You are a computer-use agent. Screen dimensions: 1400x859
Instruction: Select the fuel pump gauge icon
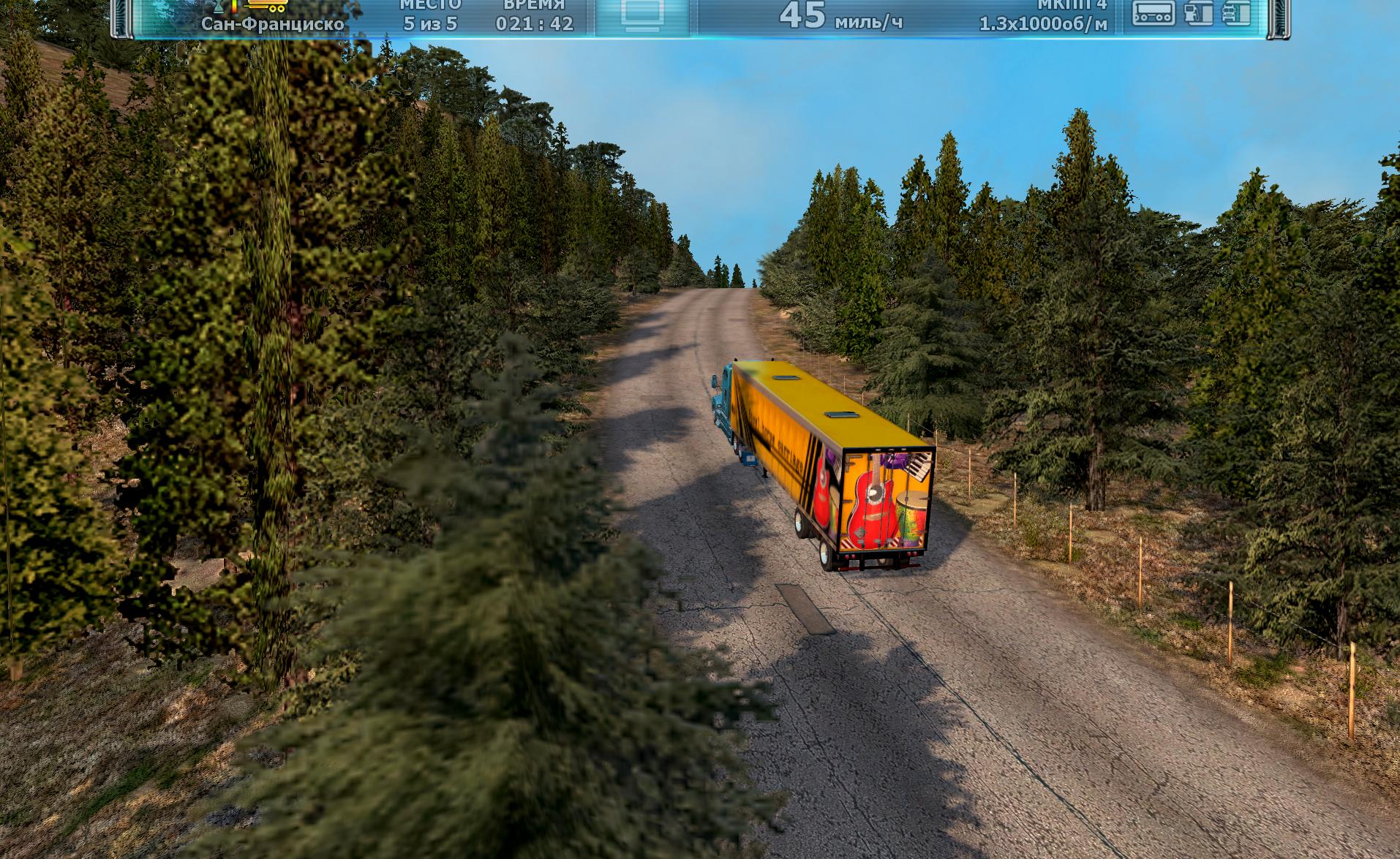(1197, 13)
